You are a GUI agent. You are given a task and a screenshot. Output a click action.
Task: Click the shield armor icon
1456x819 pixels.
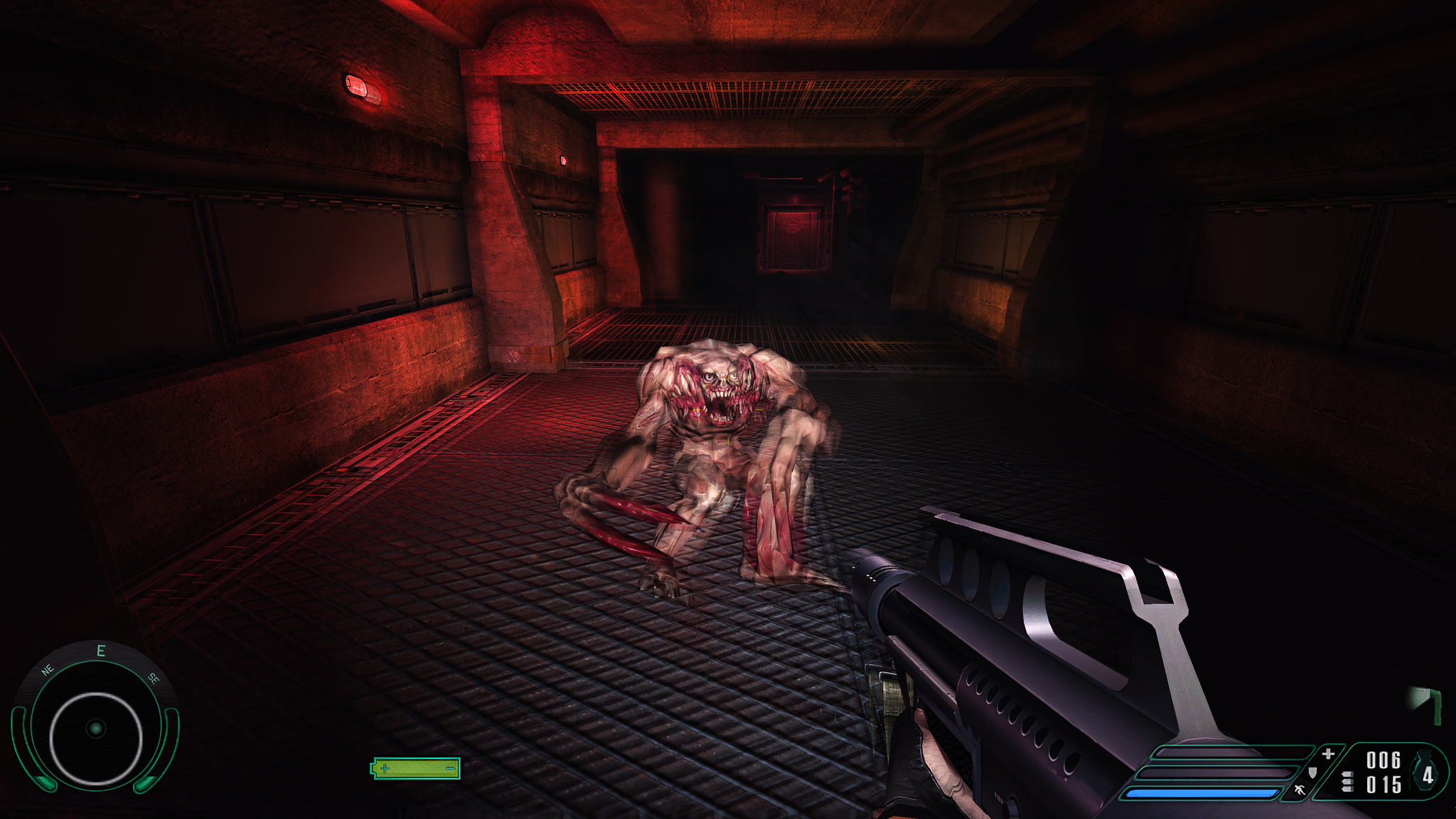pos(1312,771)
